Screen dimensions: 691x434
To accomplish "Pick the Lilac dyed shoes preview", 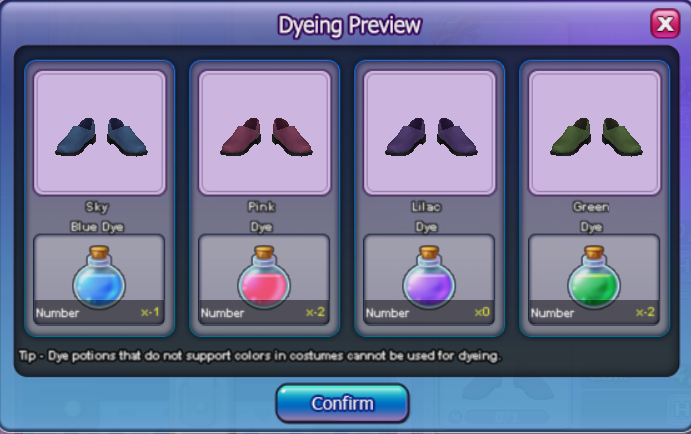I will [429, 133].
